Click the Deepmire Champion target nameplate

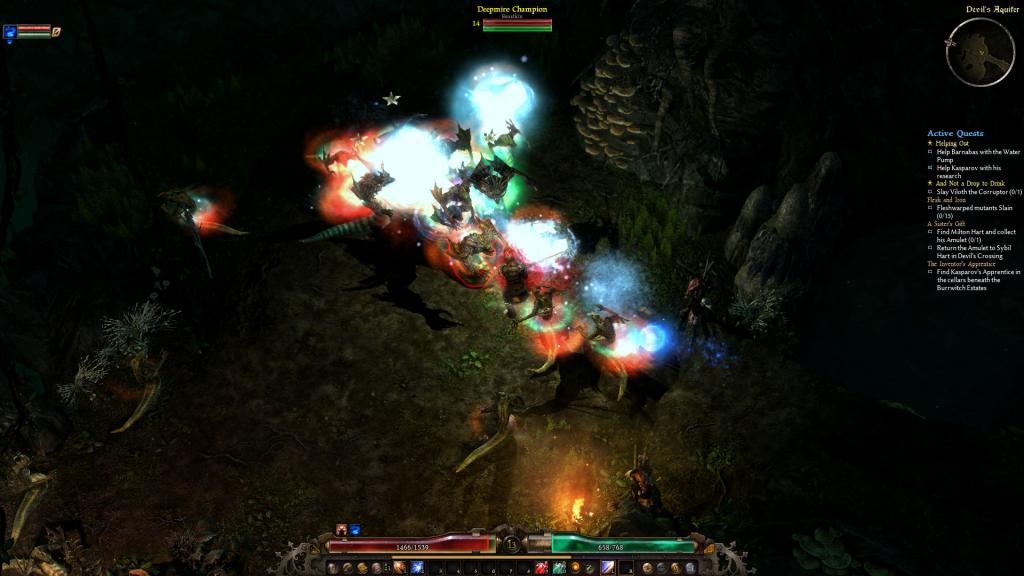pyautogui.click(x=512, y=10)
